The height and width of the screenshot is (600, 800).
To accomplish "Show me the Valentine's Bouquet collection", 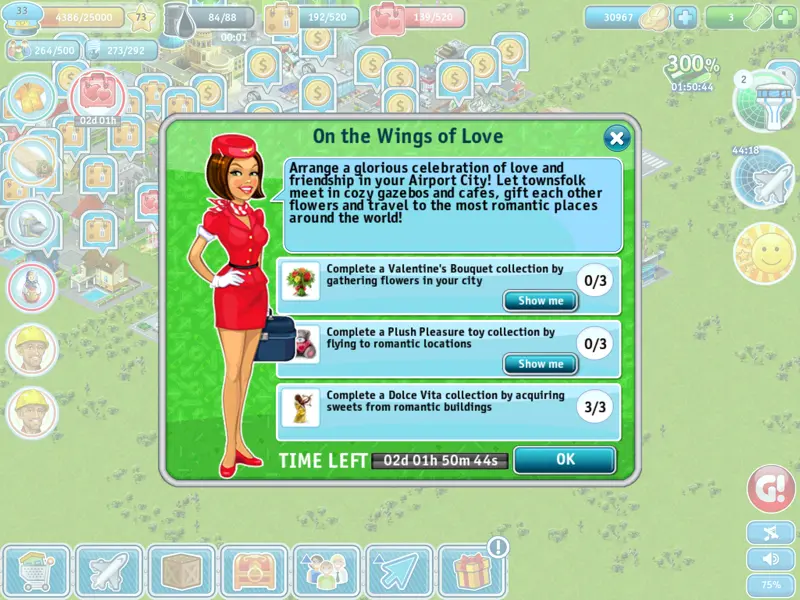I will tap(540, 301).
